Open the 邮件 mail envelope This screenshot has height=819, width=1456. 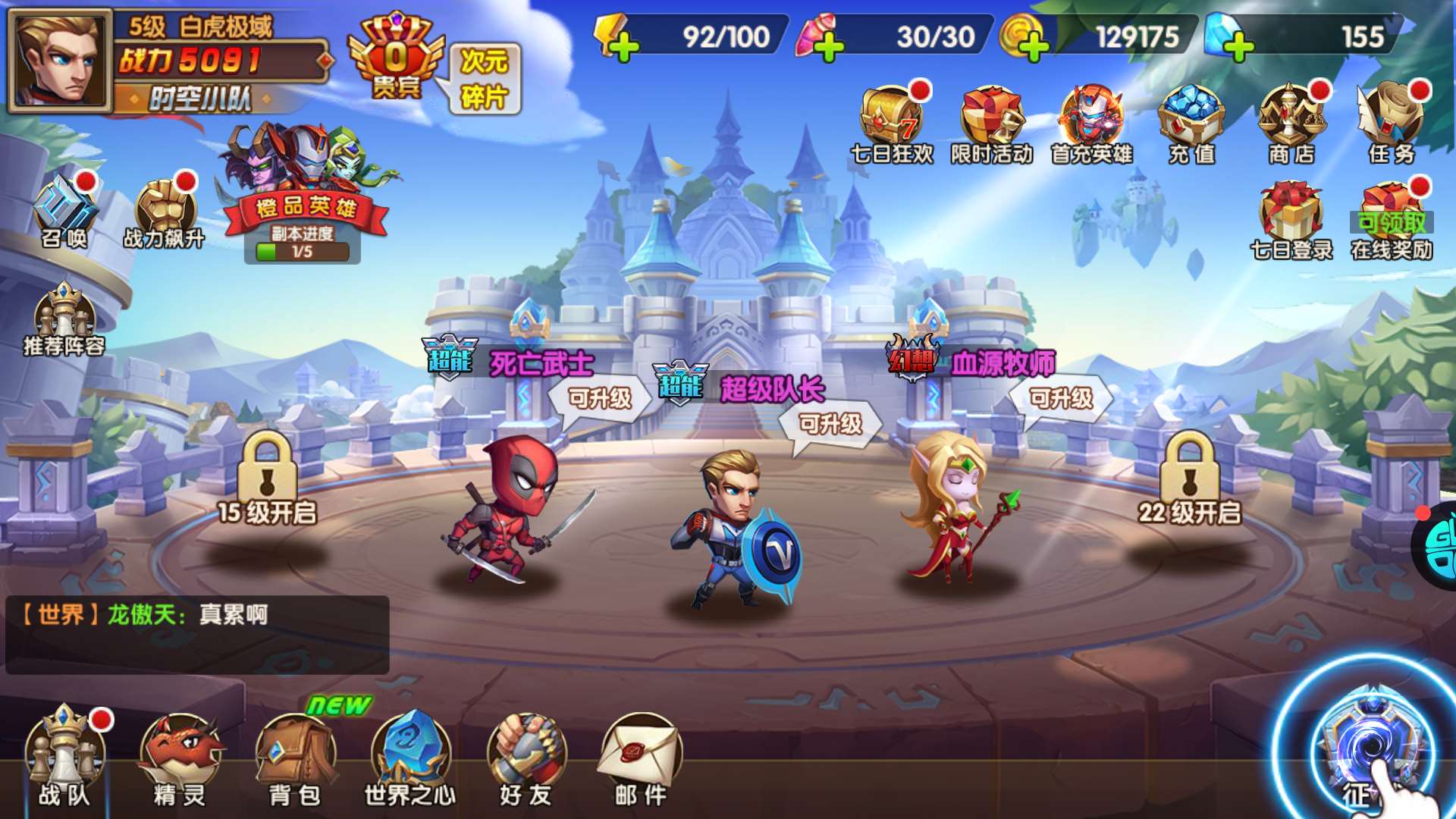point(641,758)
